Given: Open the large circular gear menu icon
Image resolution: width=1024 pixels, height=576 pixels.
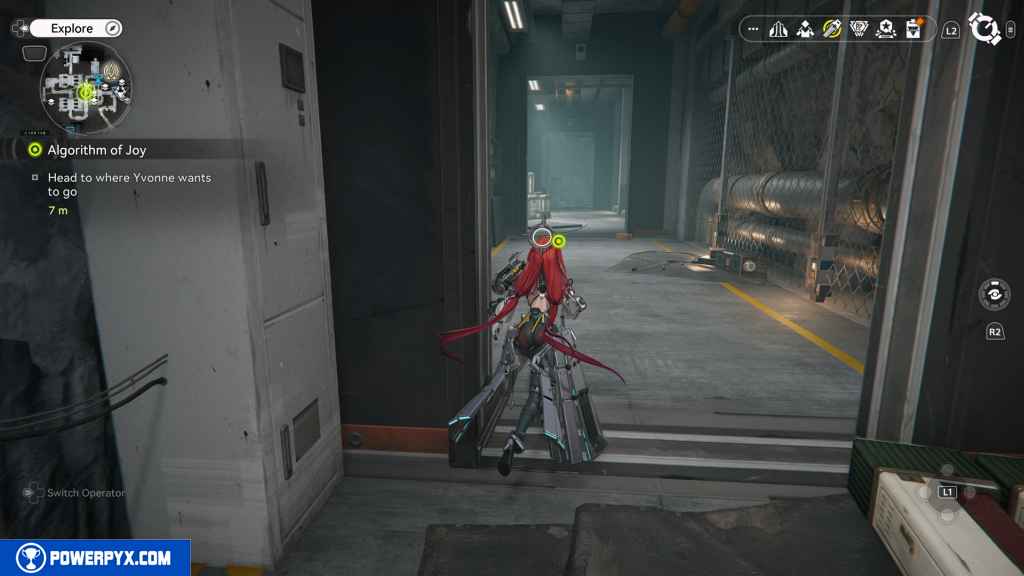Looking at the screenshot, I should (985, 29).
